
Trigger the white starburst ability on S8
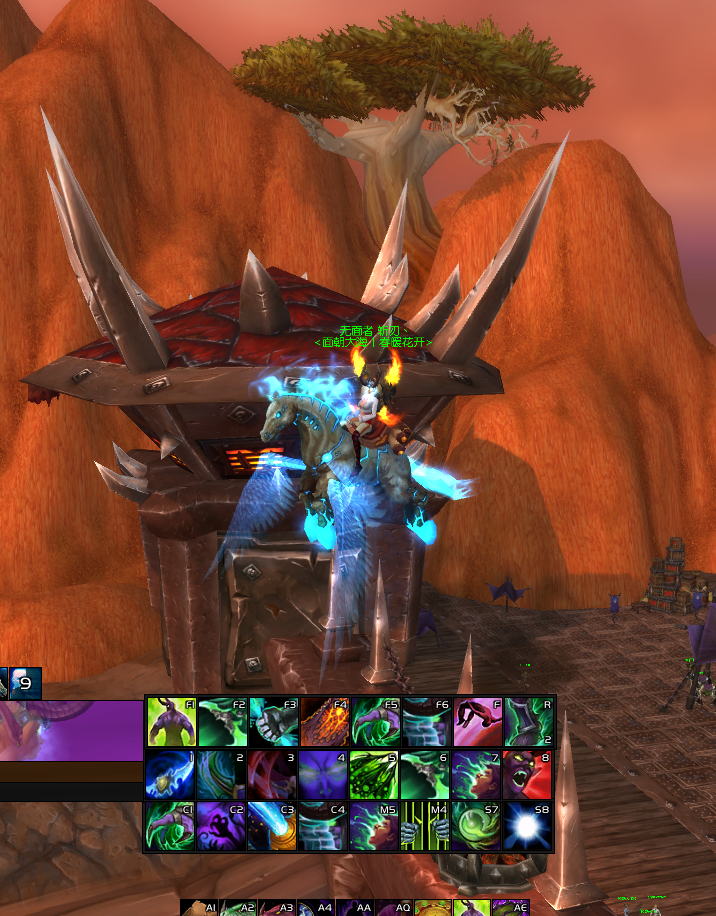[529, 825]
